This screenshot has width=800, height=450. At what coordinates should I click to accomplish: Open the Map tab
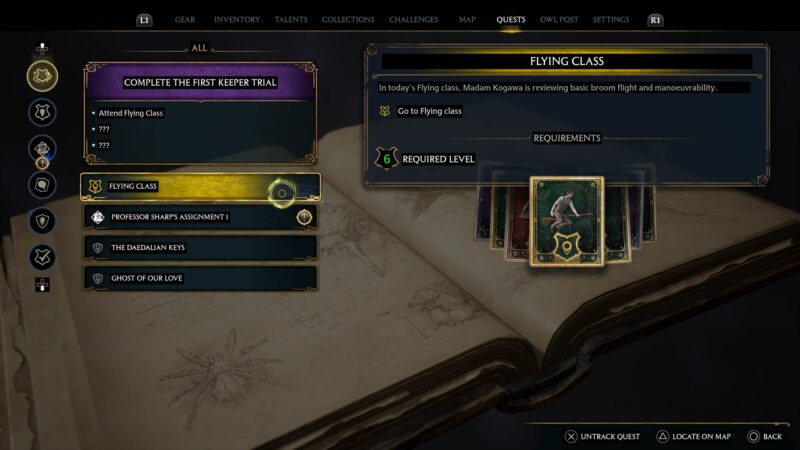tap(467, 20)
